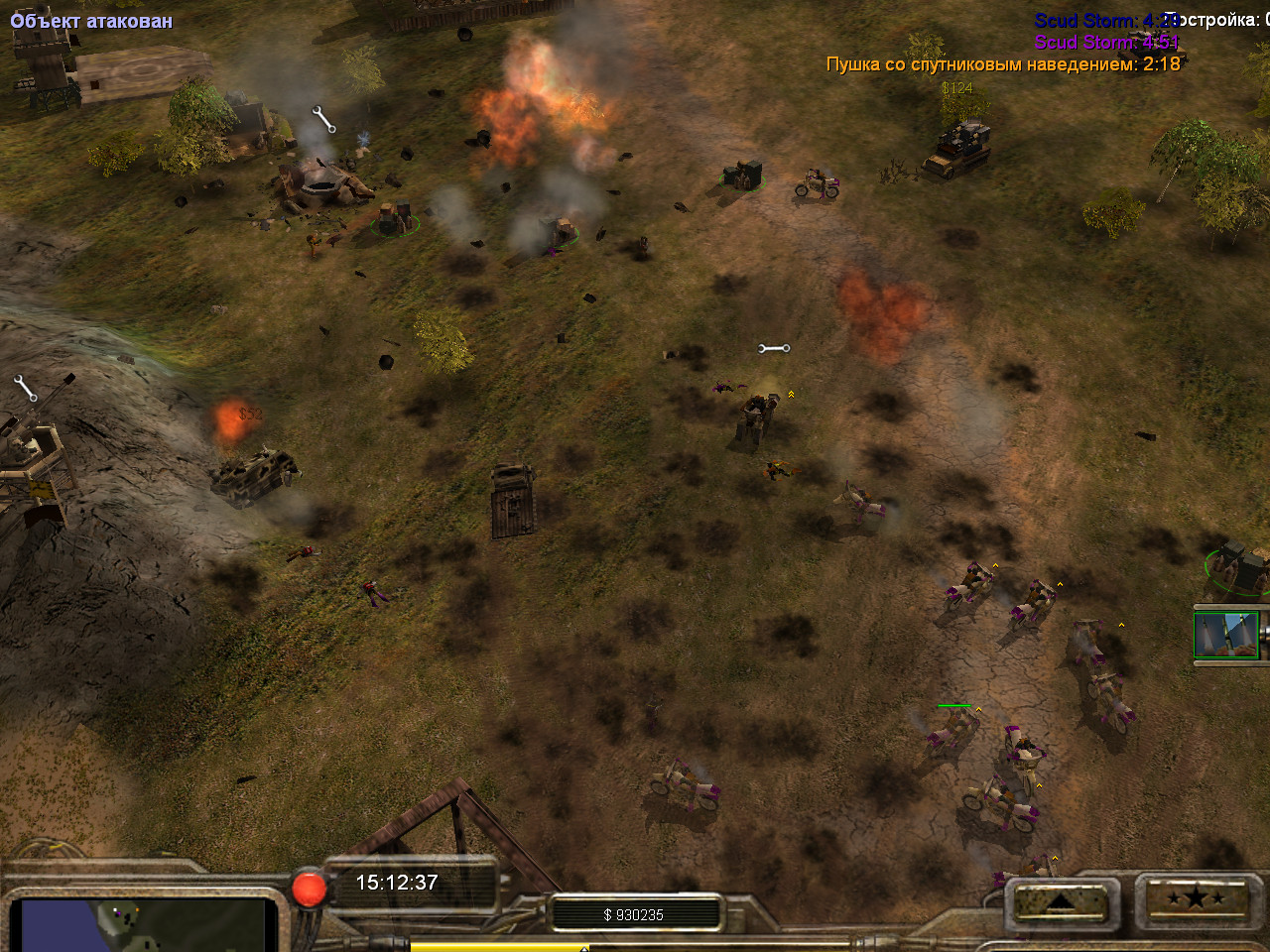Image resolution: width=1270 pixels, height=952 pixels.
Task: Click the red round button beside the clock
Action: coord(309,888)
